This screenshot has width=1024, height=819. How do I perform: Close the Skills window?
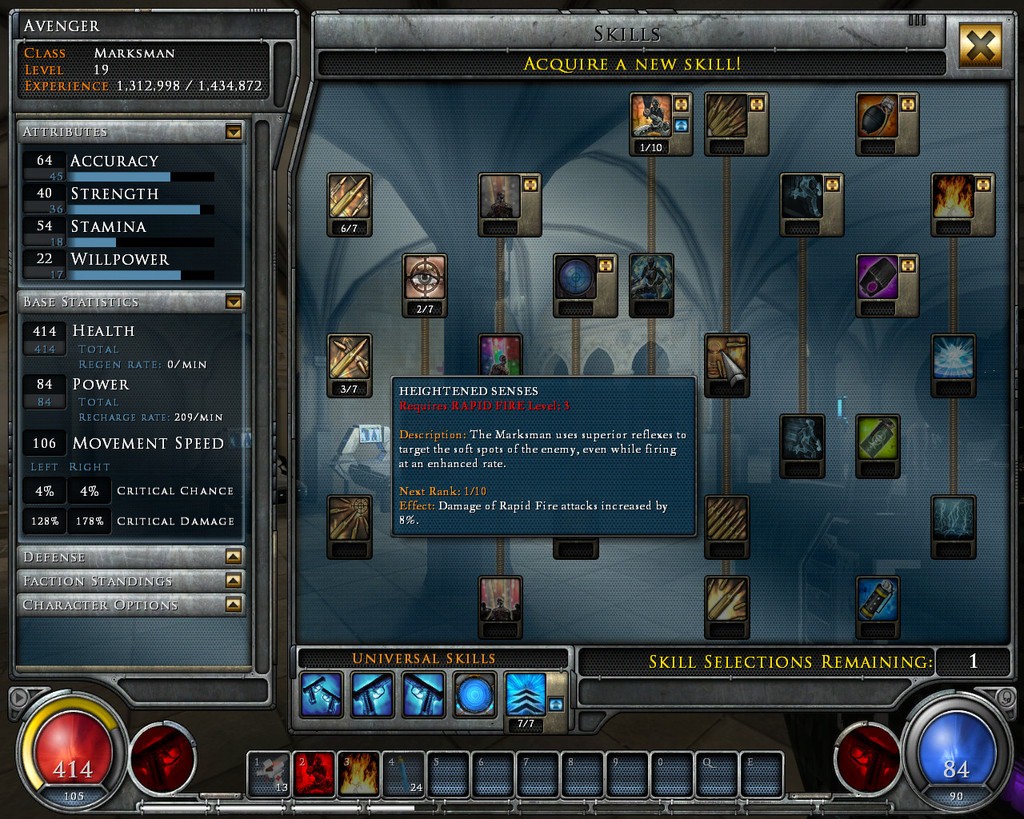(x=980, y=45)
